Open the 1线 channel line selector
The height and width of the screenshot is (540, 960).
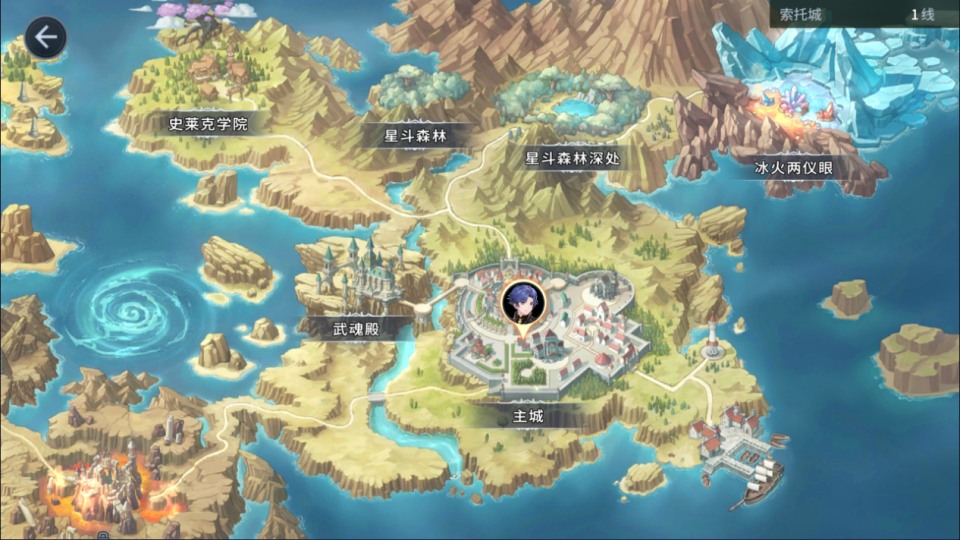coord(921,15)
